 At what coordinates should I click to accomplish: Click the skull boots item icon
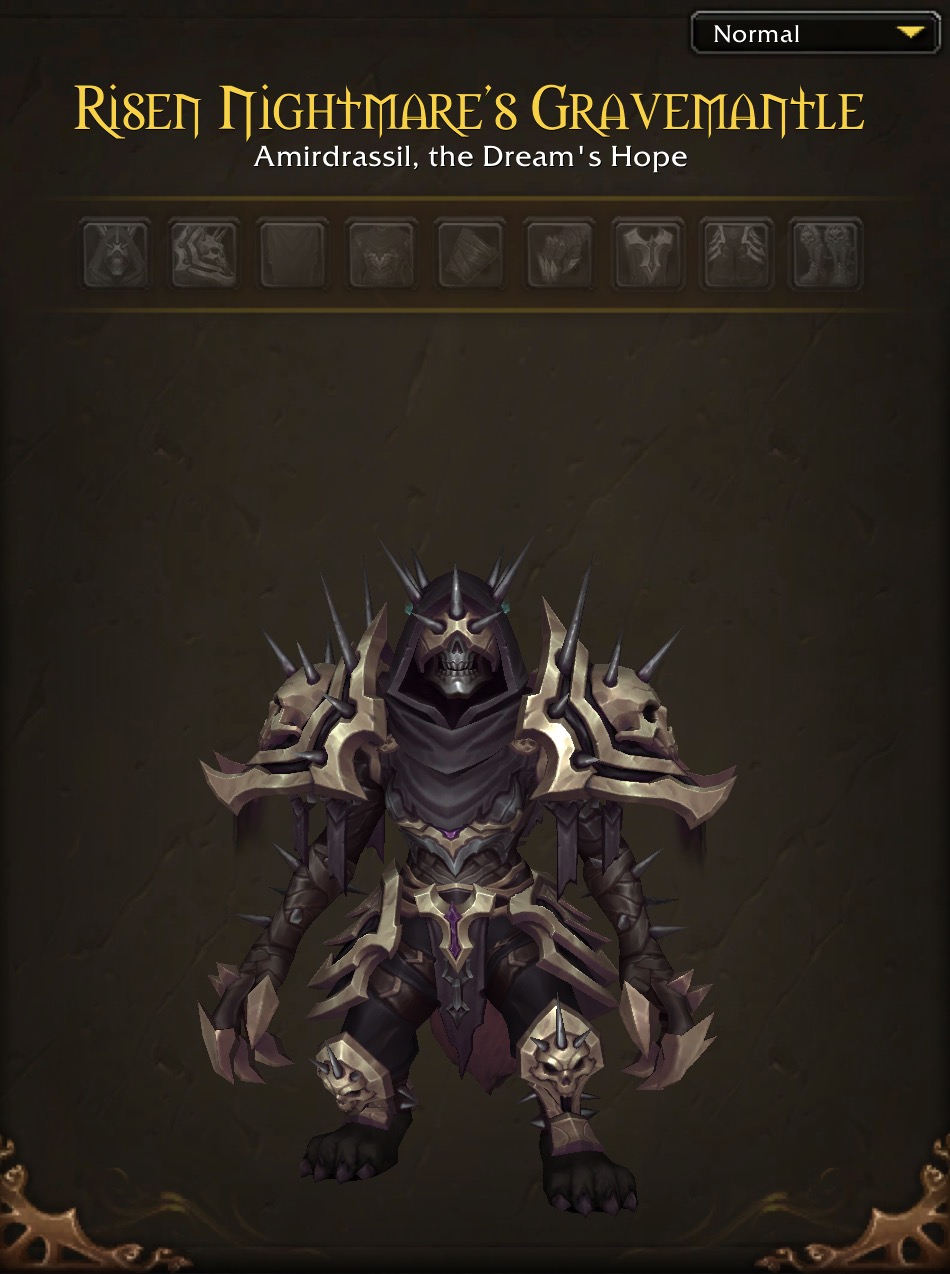(825, 255)
